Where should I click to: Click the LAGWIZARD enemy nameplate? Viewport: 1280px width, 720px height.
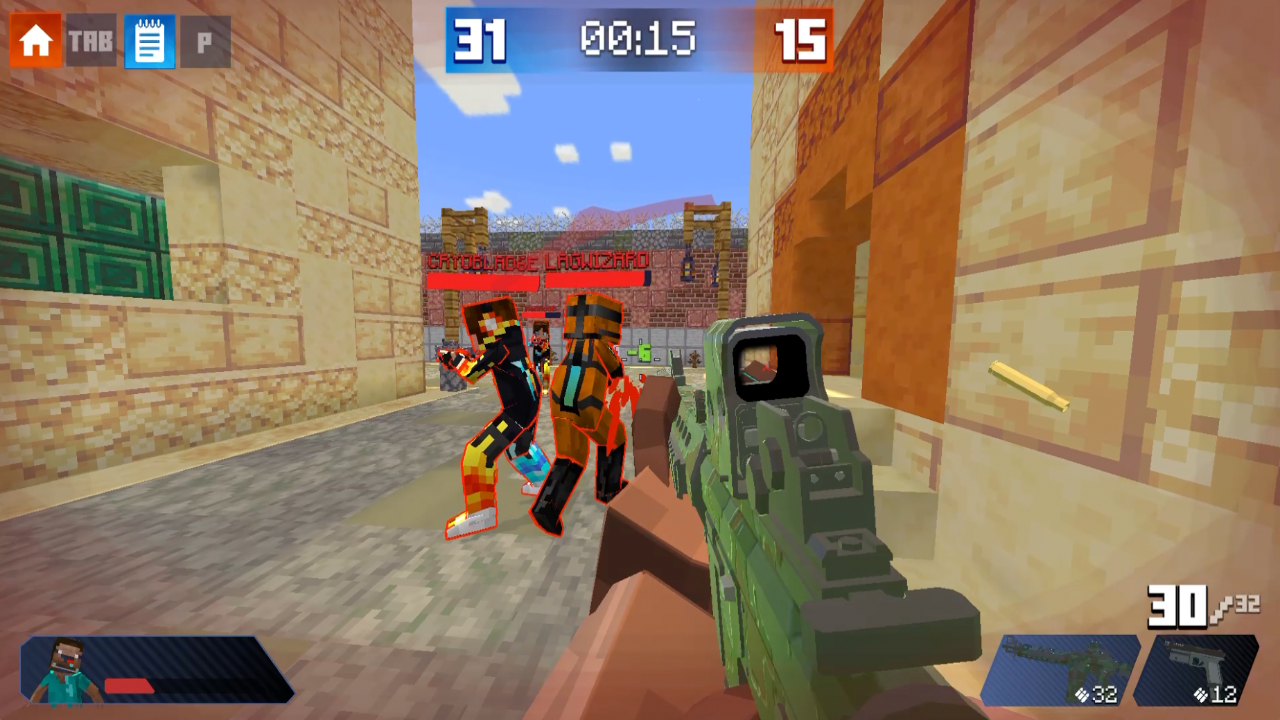pyautogui.click(x=597, y=260)
